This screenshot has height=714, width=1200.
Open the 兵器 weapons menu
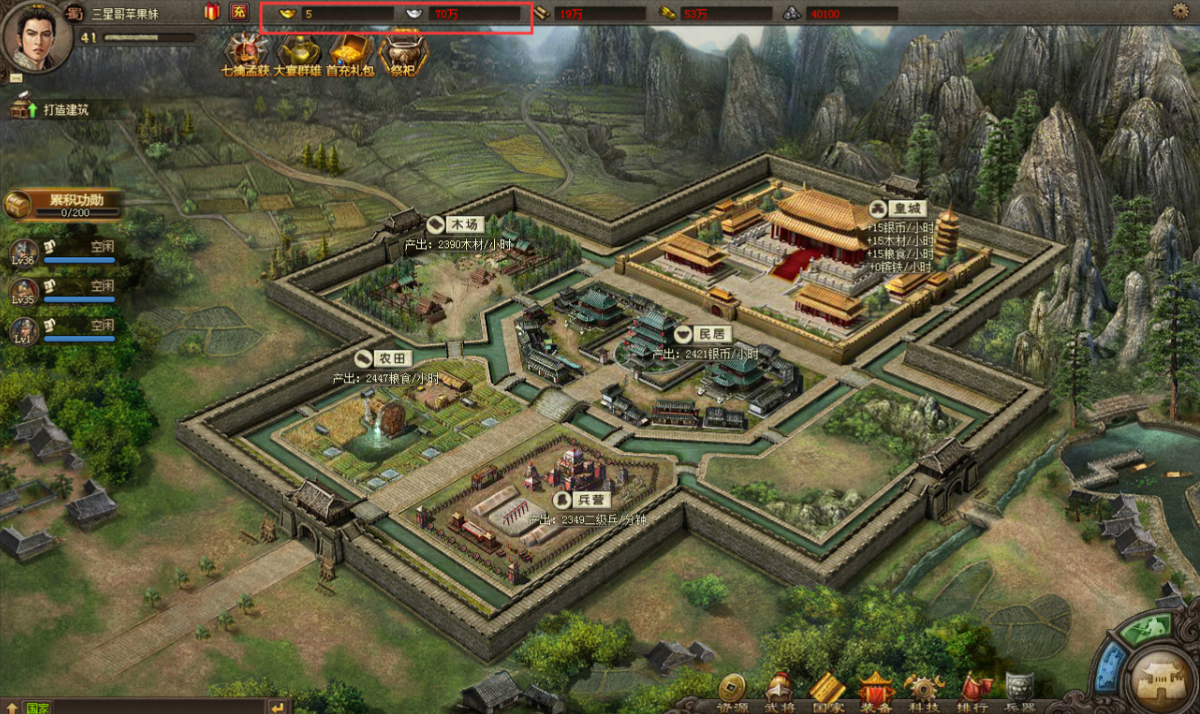(x=1020, y=690)
